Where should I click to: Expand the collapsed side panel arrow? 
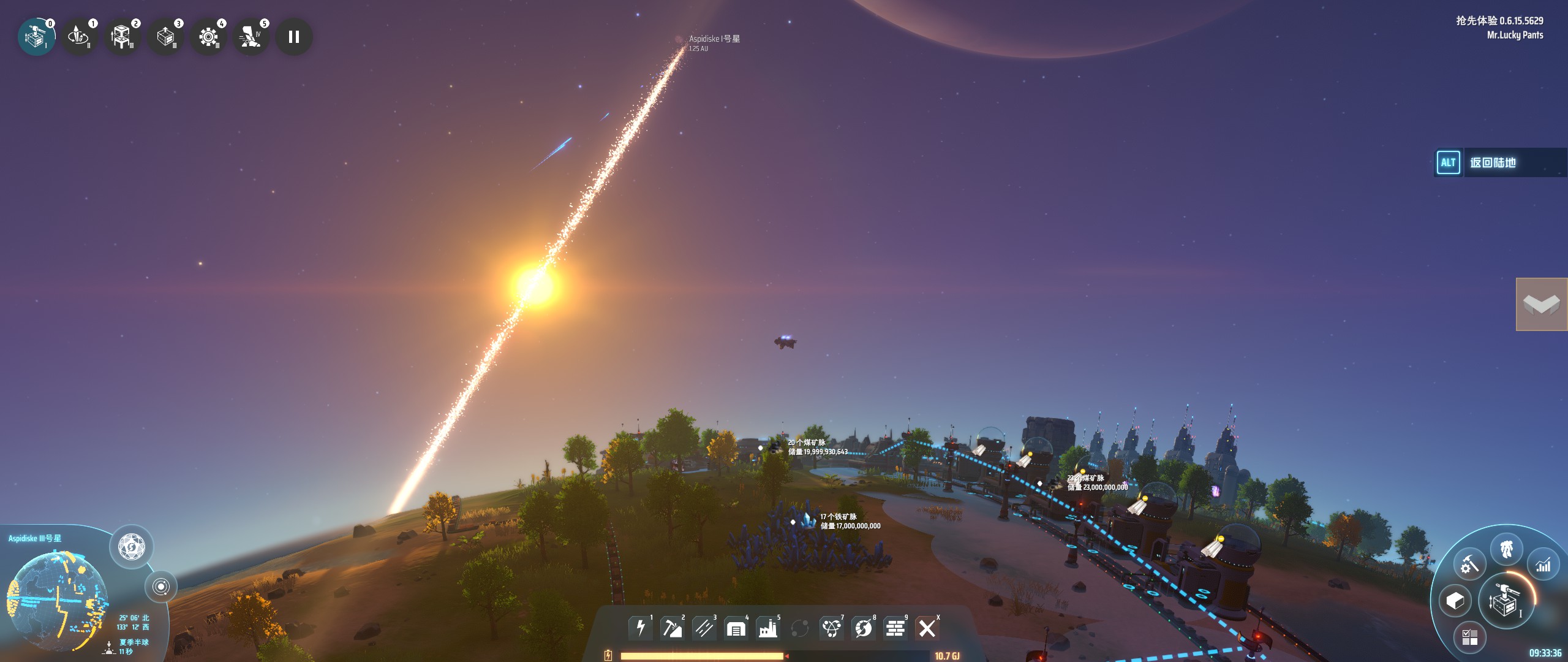click(1542, 304)
